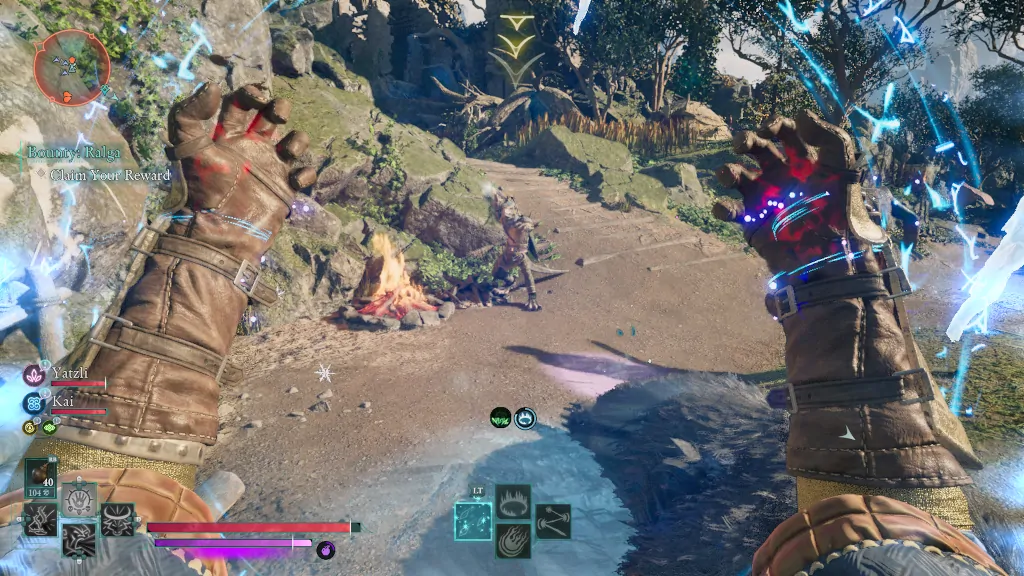Click Yatzli's companion portrait icon
1024x576 pixels.
pyautogui.click(x=33, y=375)
